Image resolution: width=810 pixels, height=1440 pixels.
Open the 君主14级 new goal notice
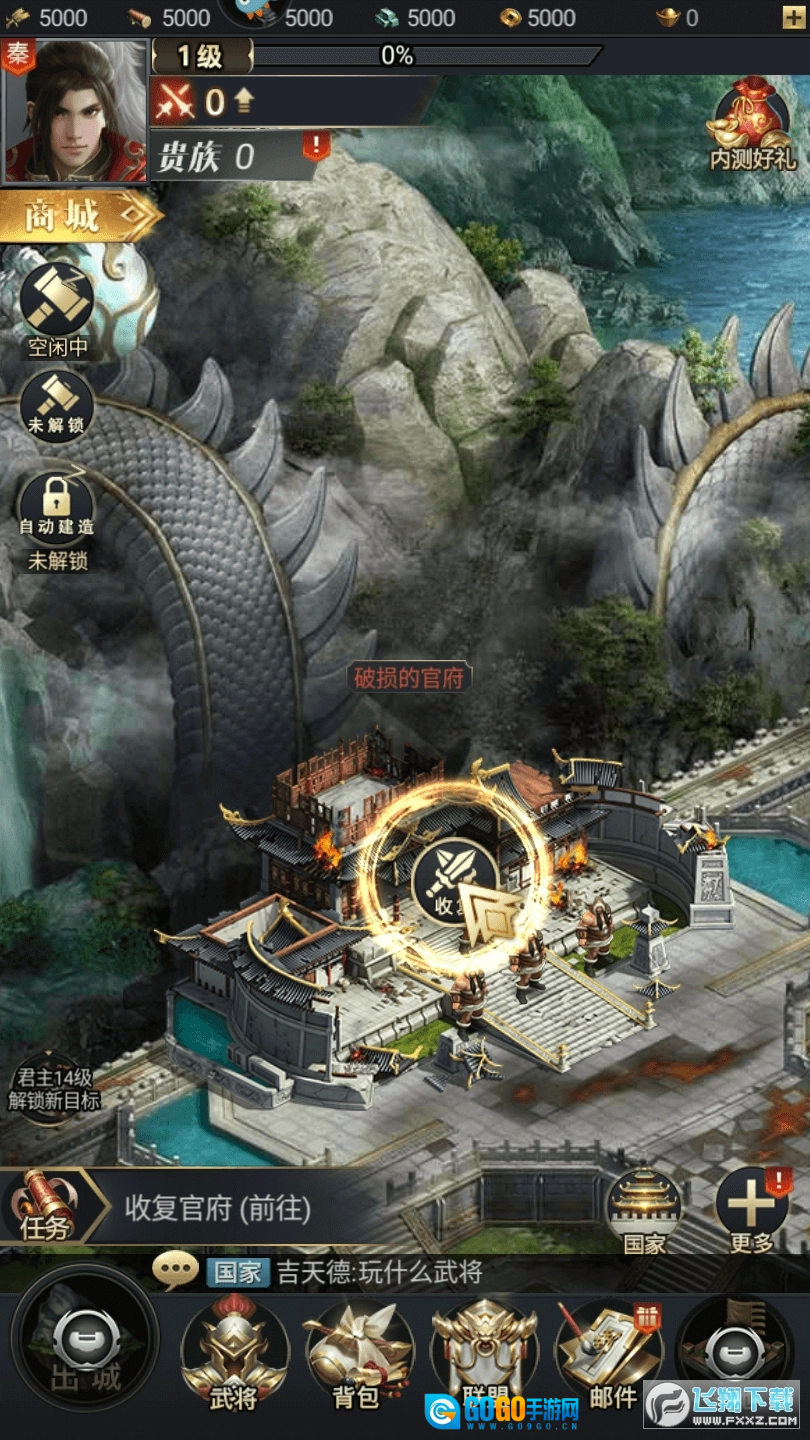[x=54, y=1089]
